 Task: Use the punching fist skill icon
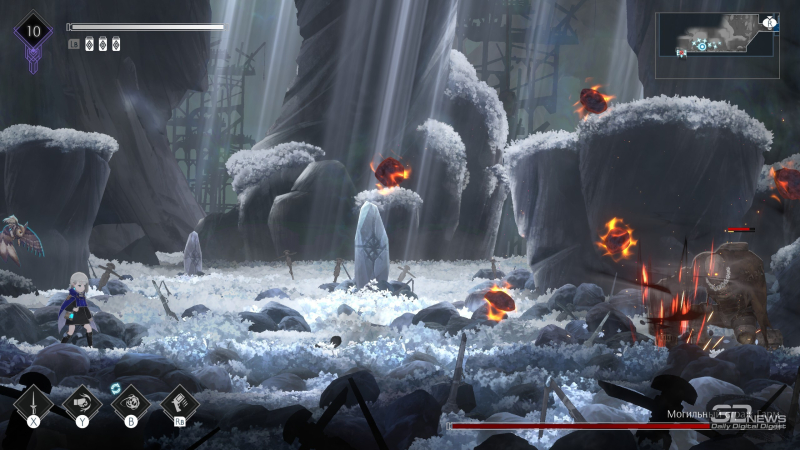(x=82, y=403)
